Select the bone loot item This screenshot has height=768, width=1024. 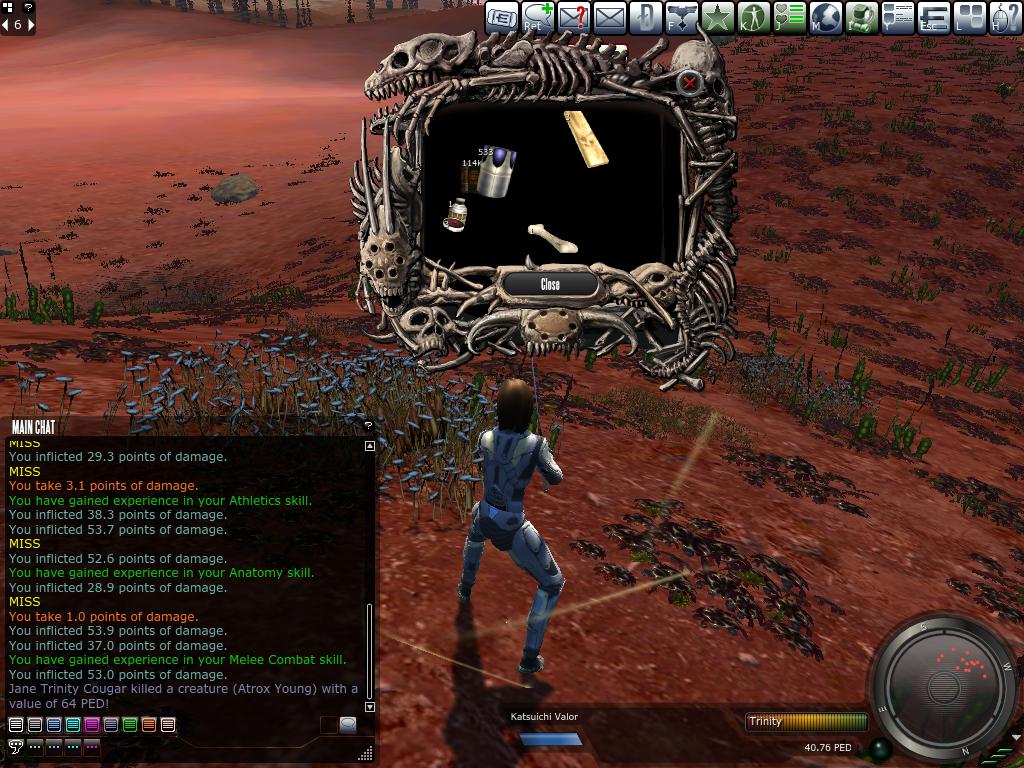pos(552,238)
